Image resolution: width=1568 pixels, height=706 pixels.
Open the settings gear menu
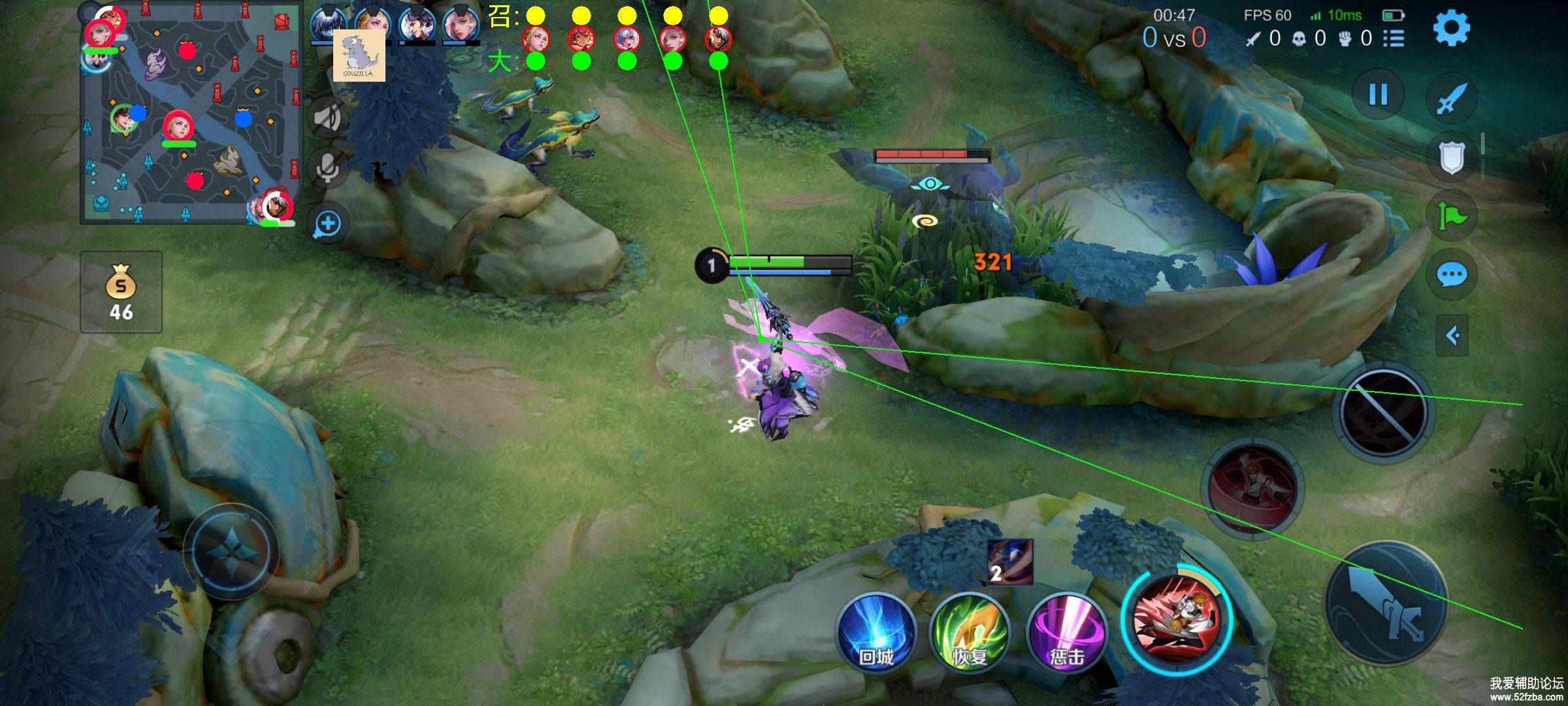pyautogui.click(x=1451, y=28)
